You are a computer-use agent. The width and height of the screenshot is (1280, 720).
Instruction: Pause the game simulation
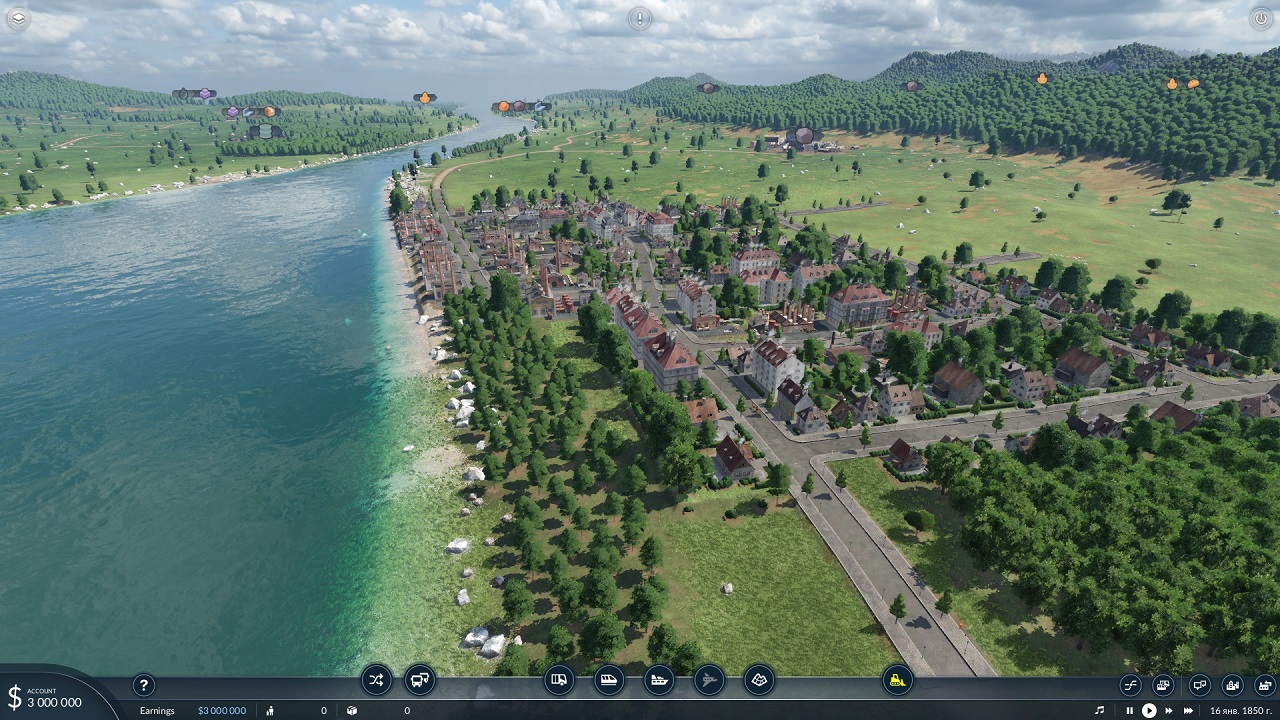click(x=1130, y=710)
